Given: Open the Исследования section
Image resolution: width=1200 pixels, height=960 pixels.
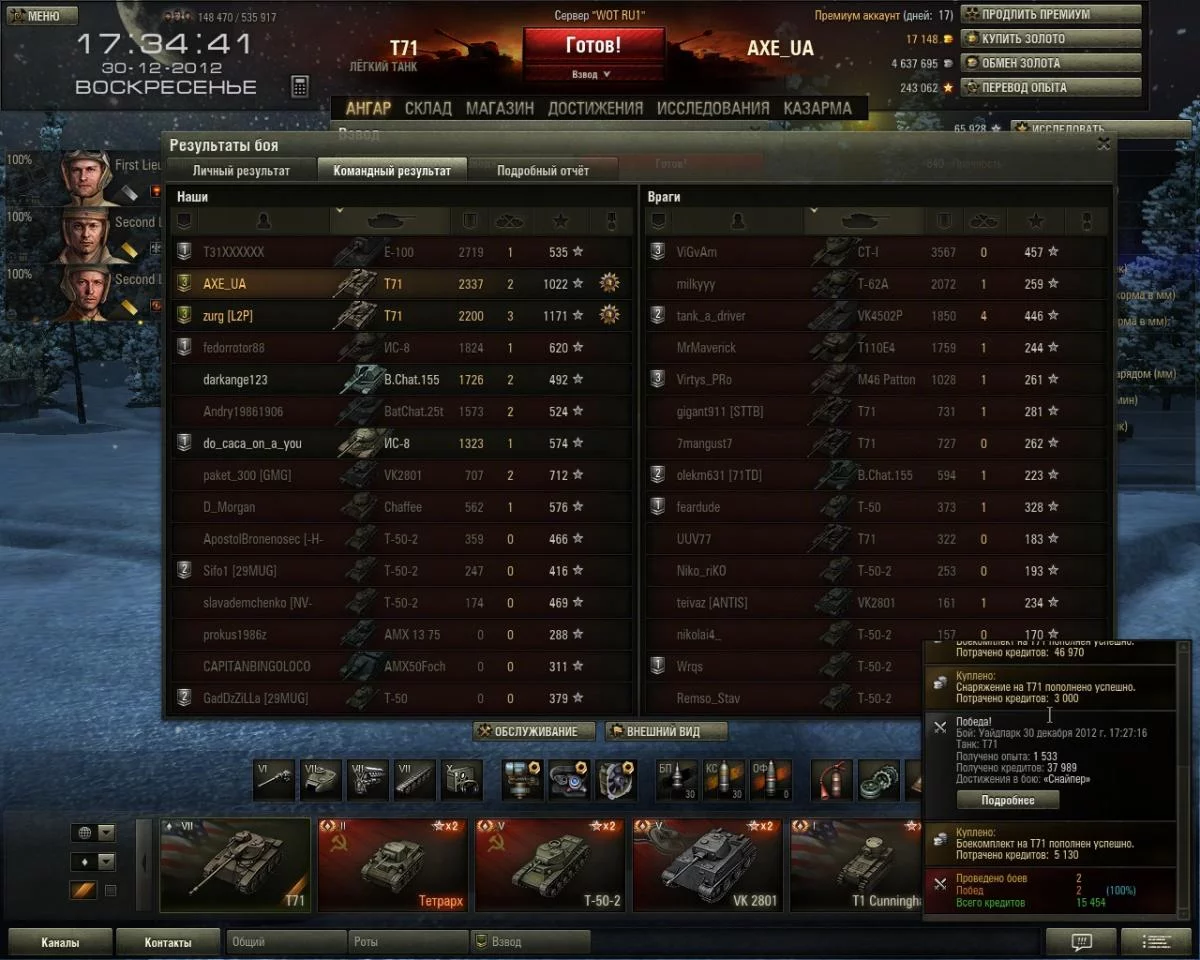Looking at the screenshot, I should 713,108.
